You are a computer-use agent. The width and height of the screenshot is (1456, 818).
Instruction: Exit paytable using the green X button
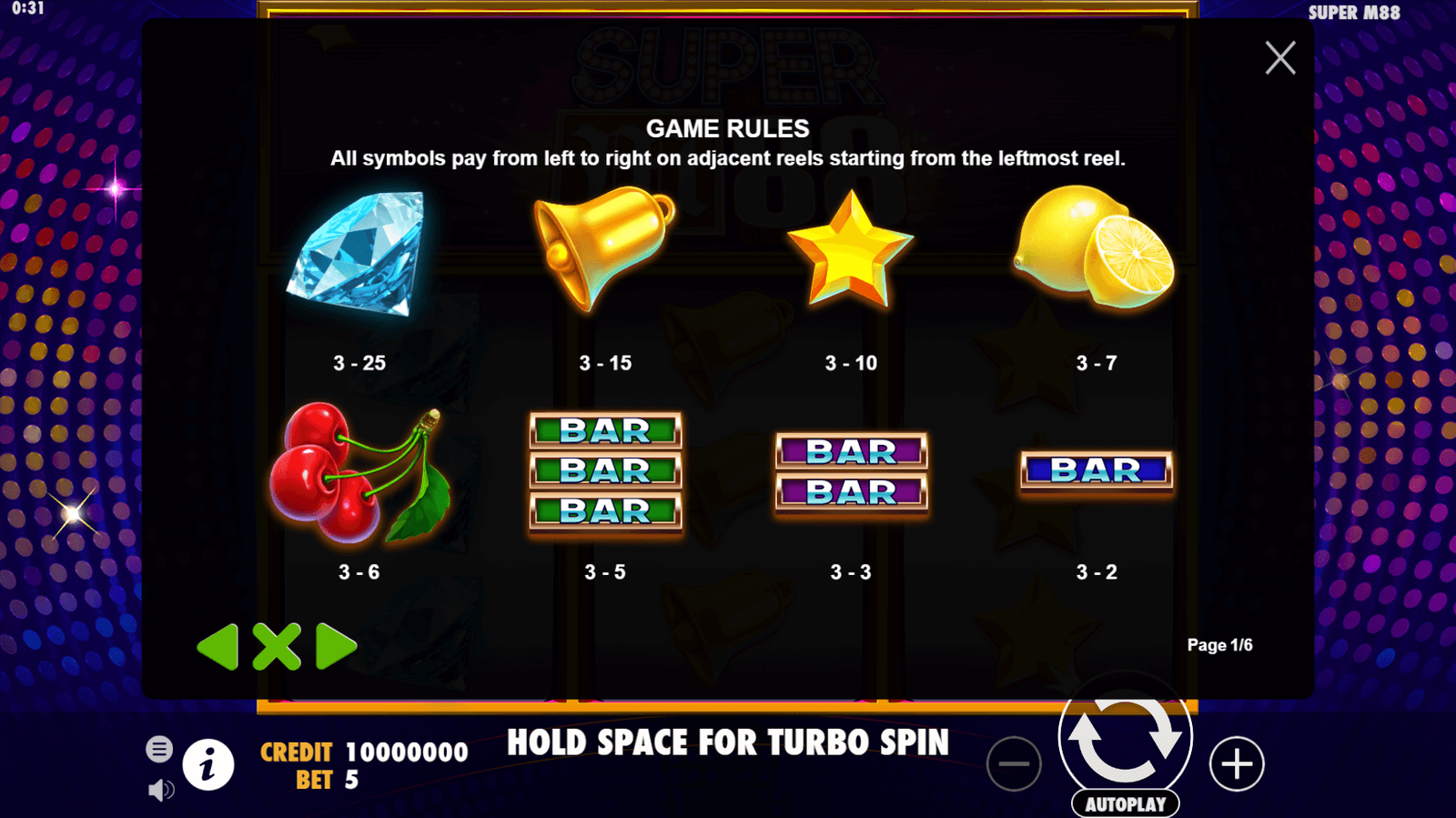tap(277, 647)
